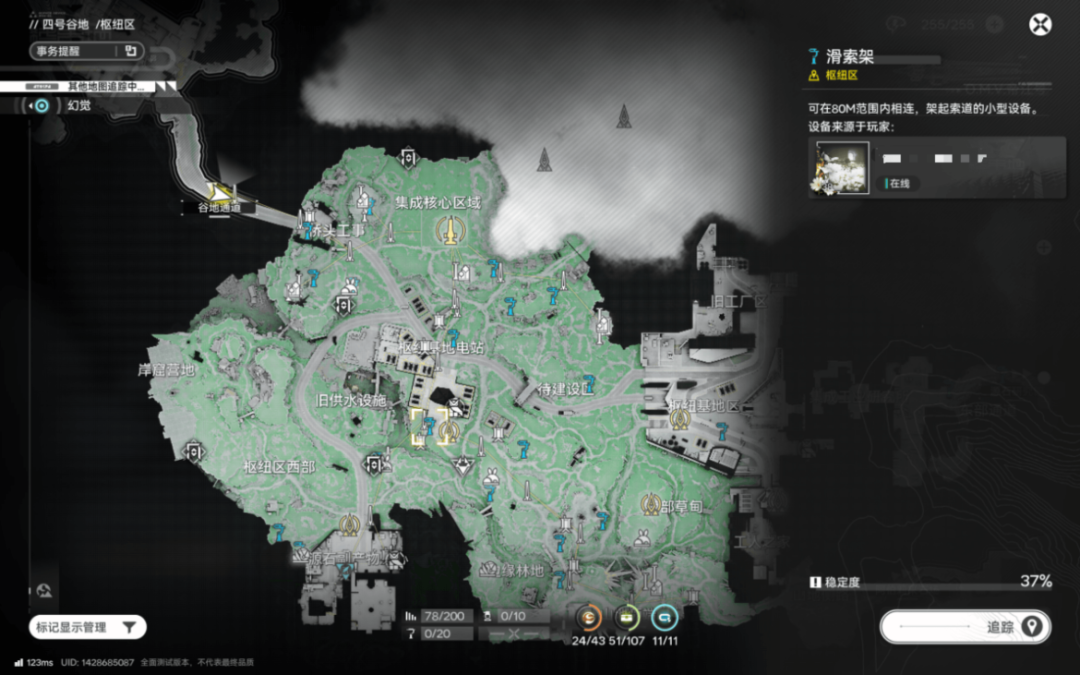Image resolution: width=1080 pixels, height=675 pixels.
Task: Select the 枢纽区西部 gold marker
Action: tap(349, 523)
